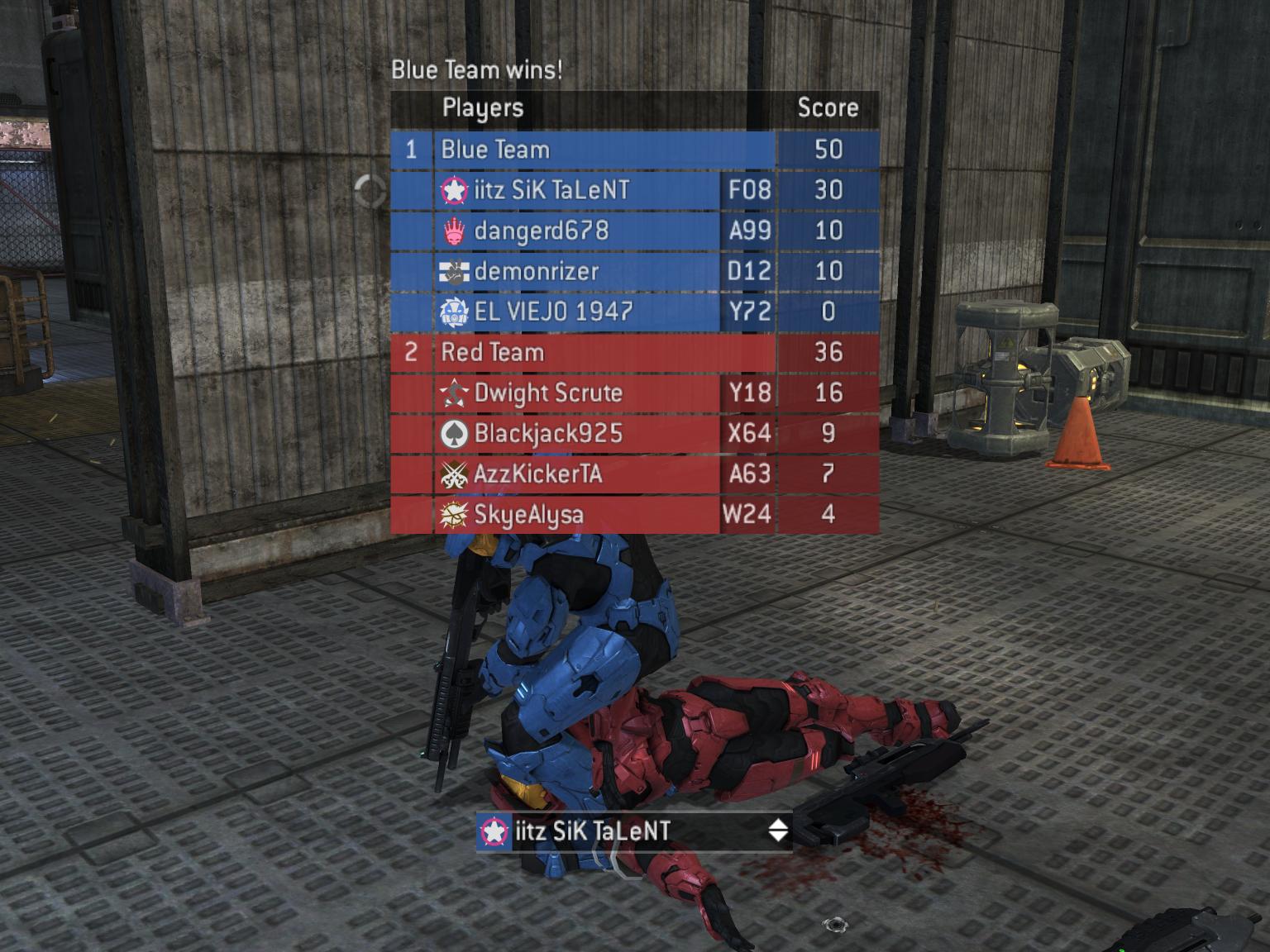Highlight demonrizer's player row
The image size is (1270, 952).
click(579, 271)
